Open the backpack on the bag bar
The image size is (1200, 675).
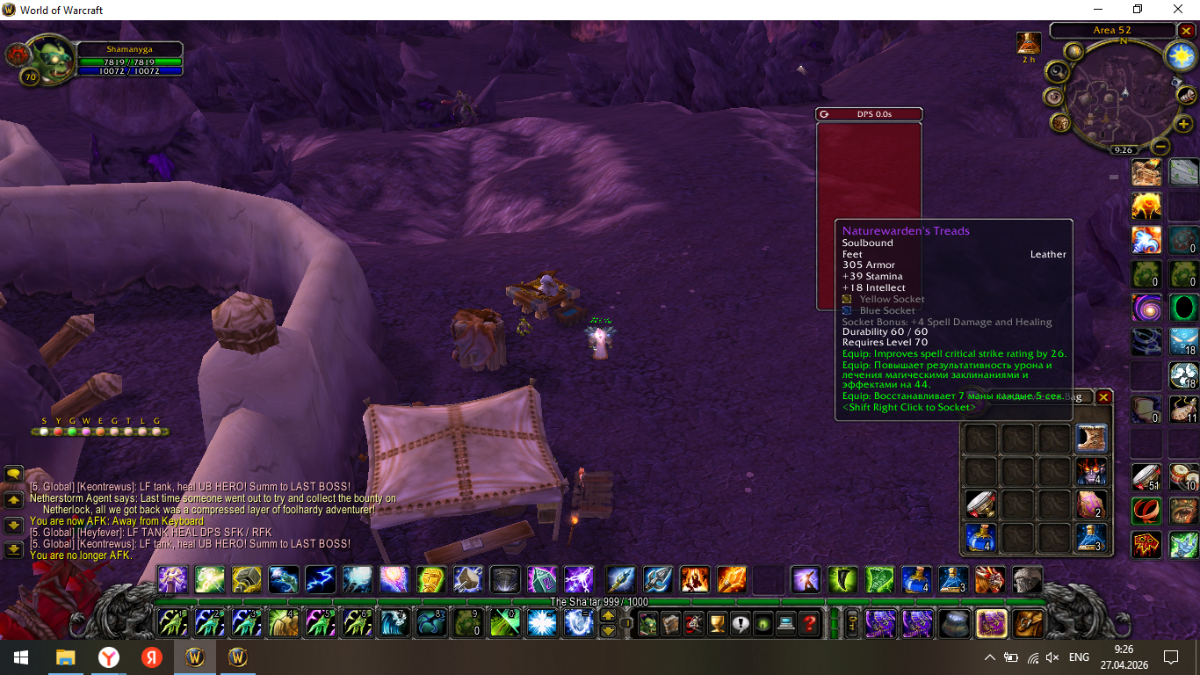point(1028,623)
